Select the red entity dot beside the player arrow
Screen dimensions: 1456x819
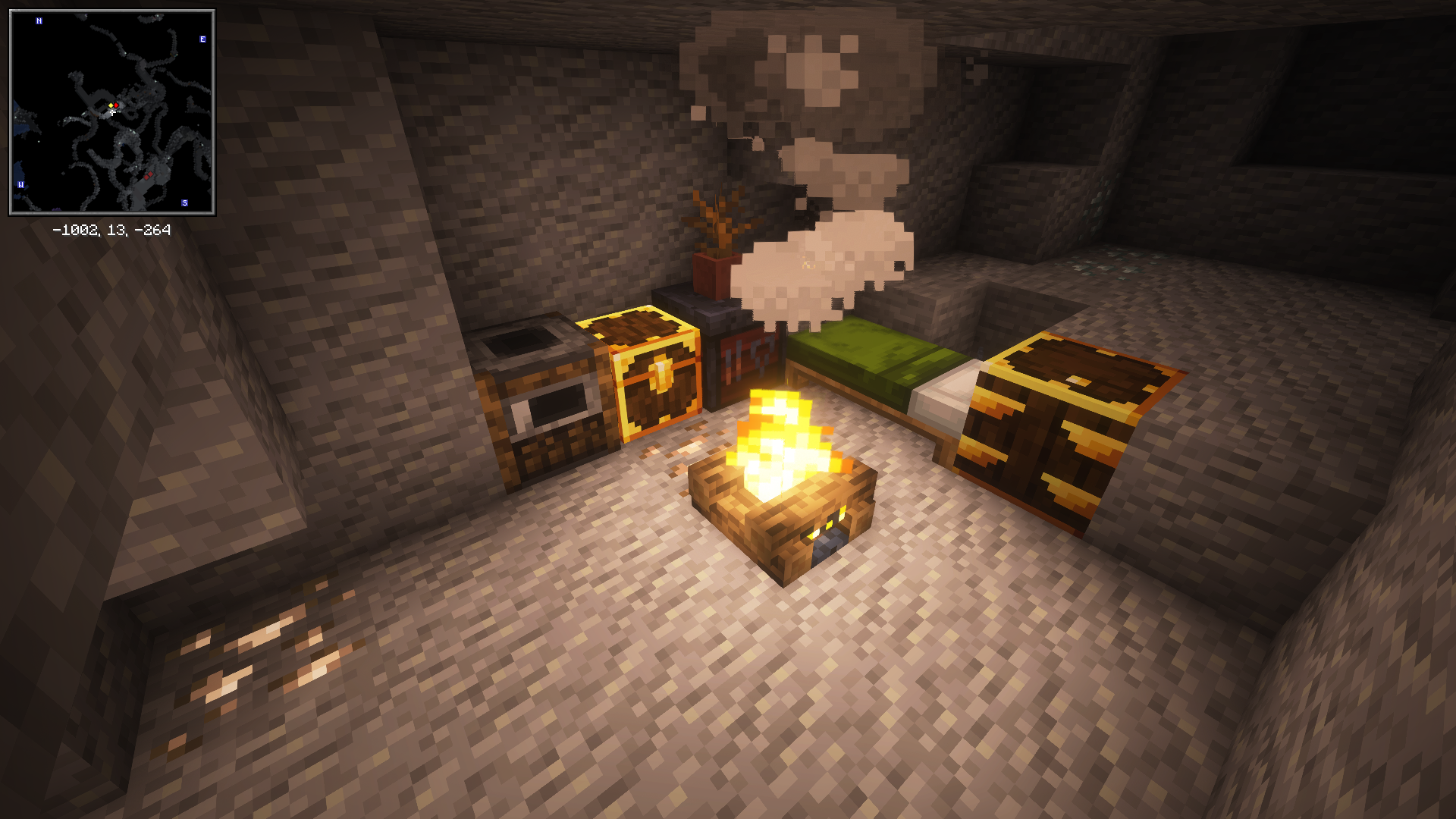click(116, 105)
